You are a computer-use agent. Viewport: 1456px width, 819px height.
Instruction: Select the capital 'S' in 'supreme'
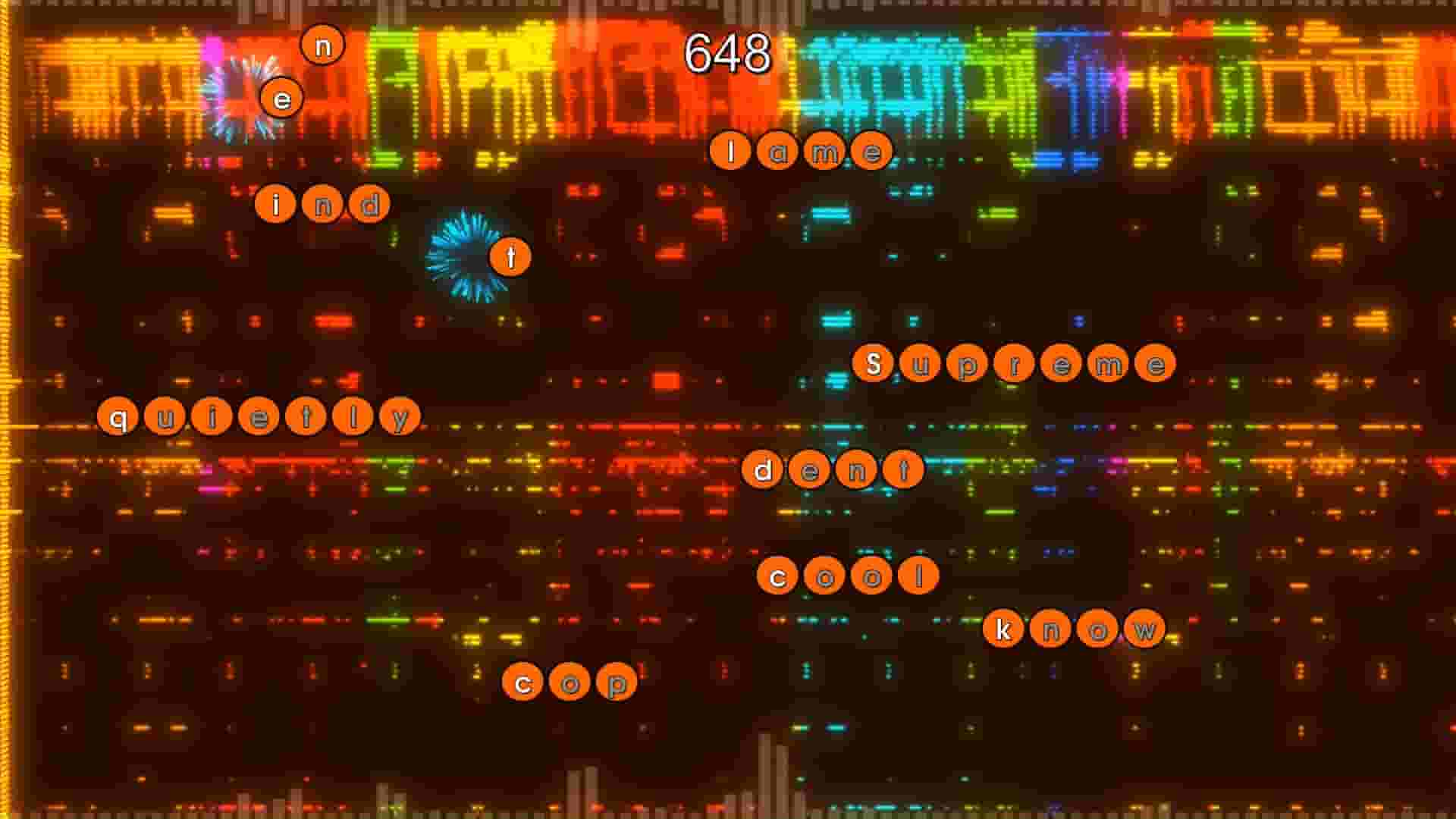[876, 364]
